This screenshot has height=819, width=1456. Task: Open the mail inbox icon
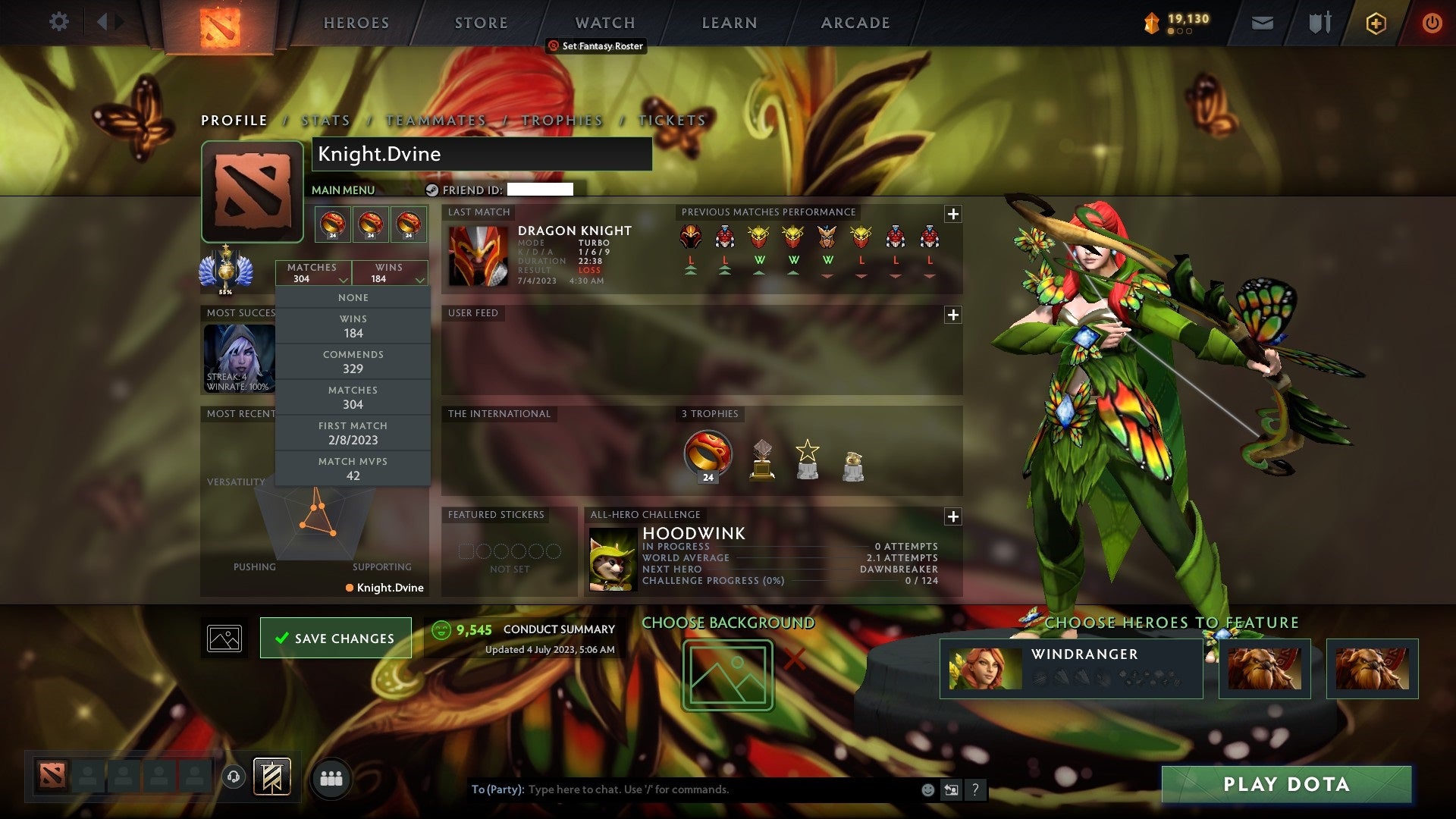click(x=1262, y=23)
